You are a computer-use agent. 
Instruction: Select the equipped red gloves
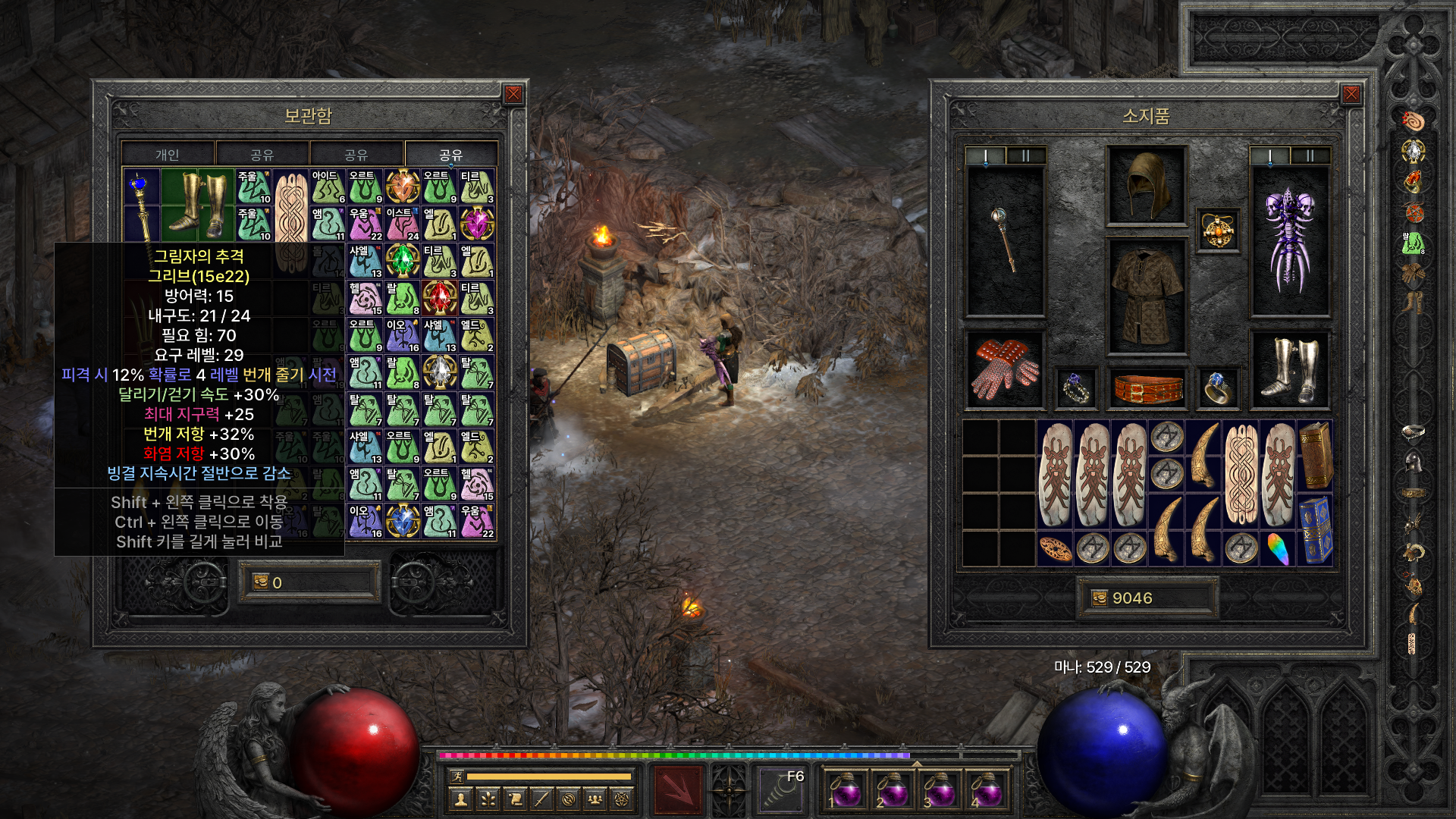(1005, 369)
